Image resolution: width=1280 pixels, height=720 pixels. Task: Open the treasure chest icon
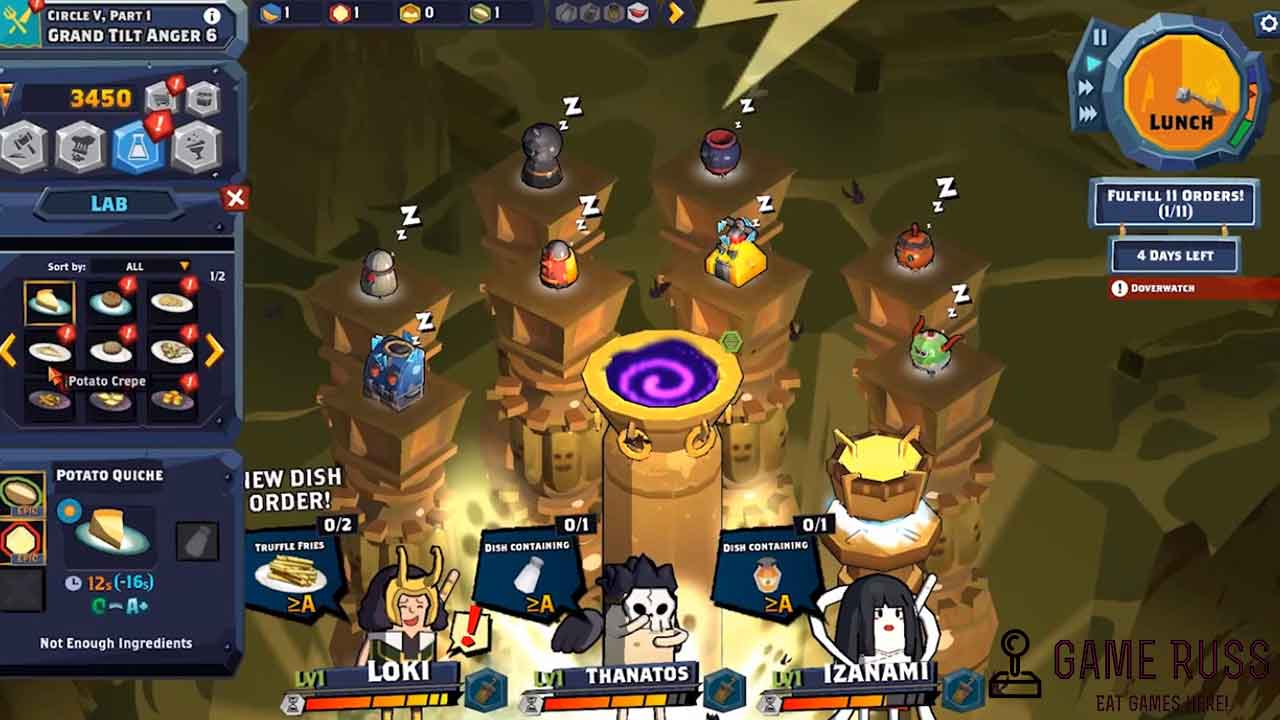(202, 98)
